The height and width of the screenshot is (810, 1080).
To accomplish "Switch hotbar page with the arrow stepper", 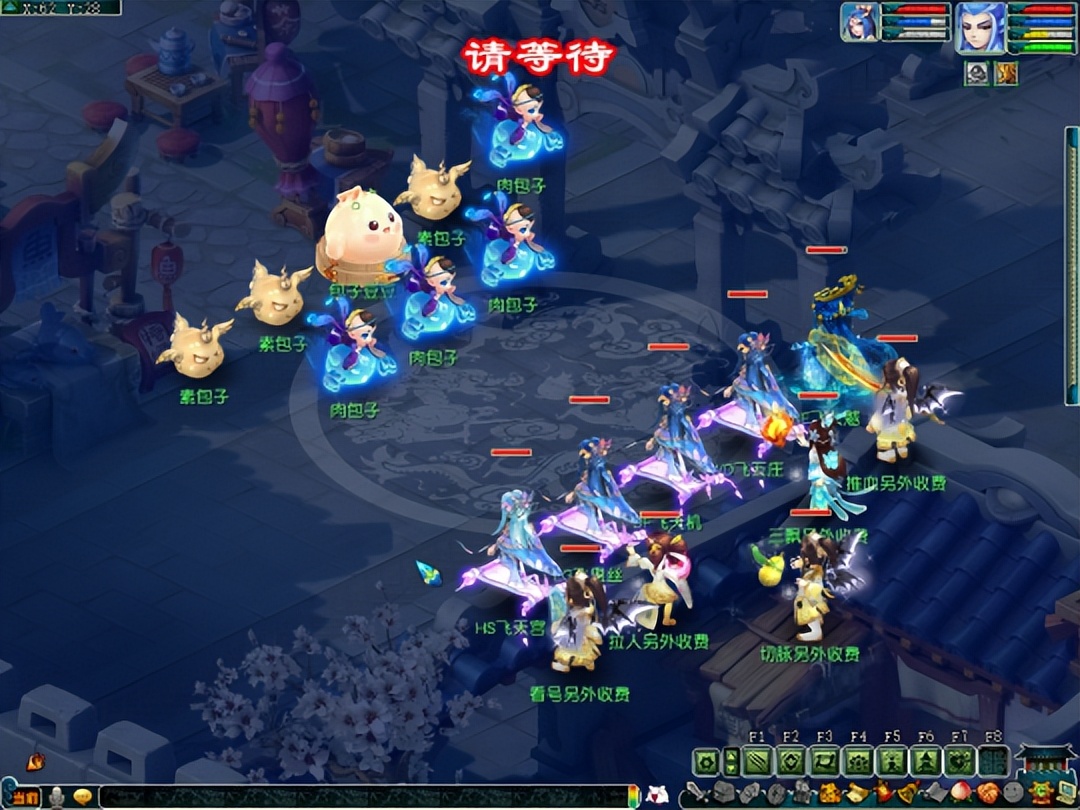I will tap(731, 763).
